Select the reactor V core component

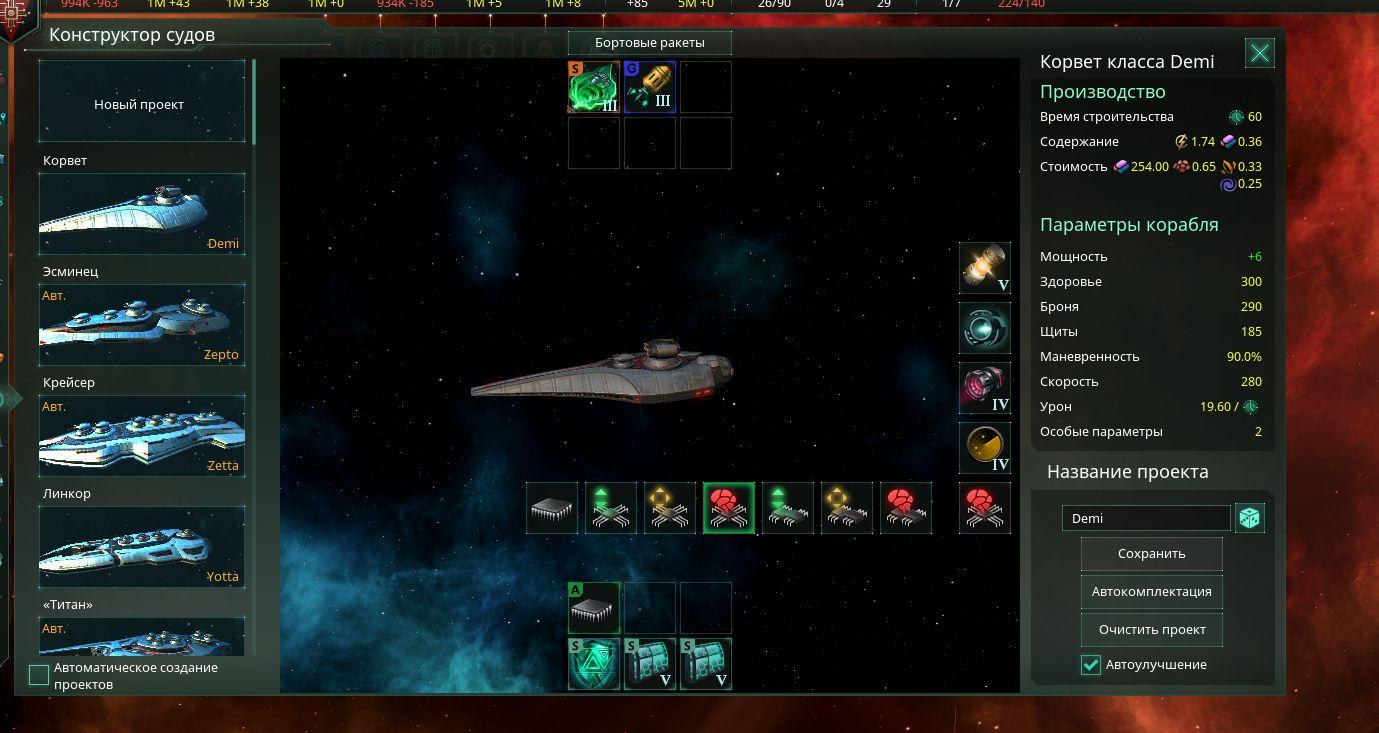coord(985,268)
